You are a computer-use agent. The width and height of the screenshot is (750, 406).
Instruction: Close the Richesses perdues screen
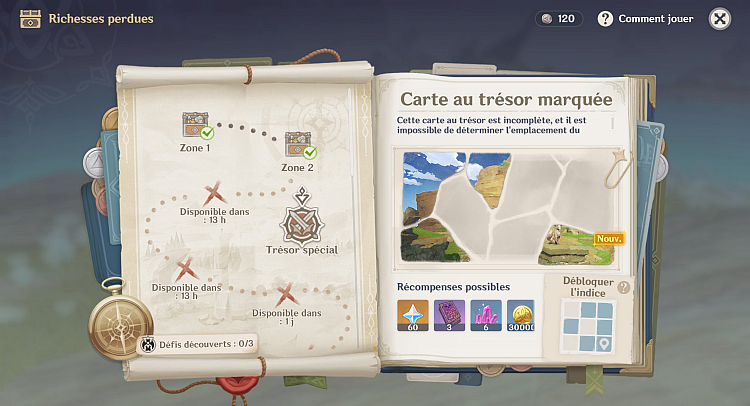[719, 19]
